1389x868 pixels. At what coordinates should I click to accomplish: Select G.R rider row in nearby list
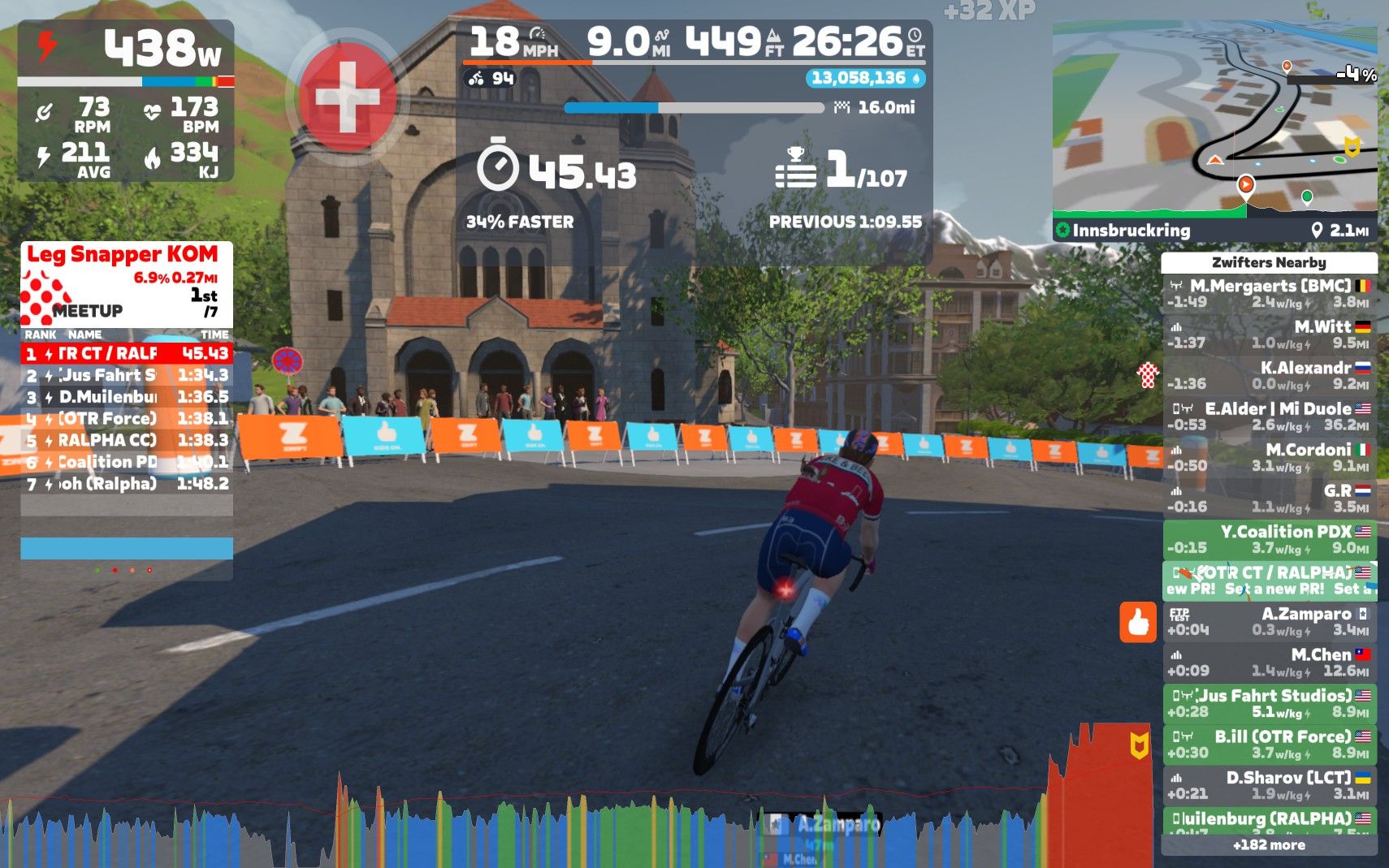(x=1269, y=499)
